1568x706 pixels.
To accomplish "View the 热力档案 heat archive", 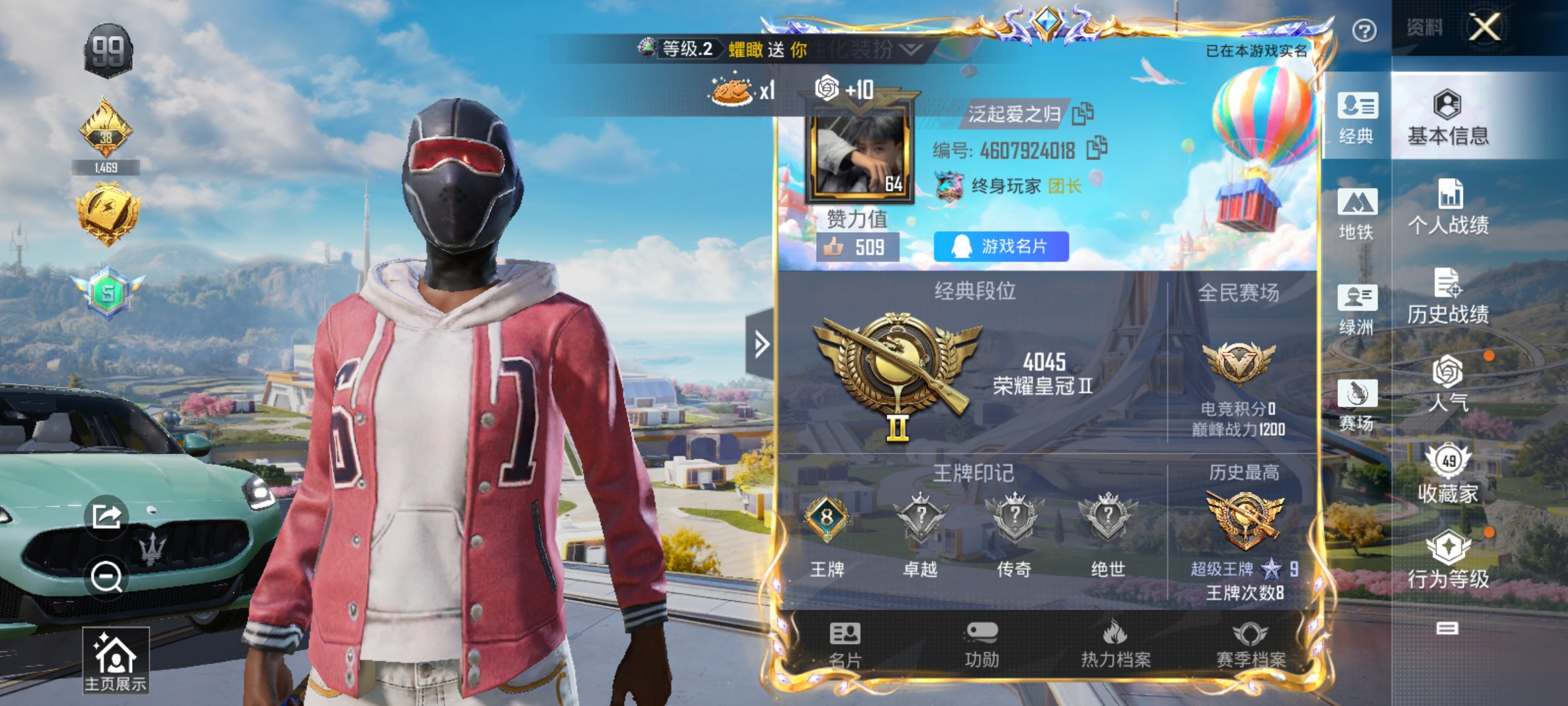I will click(x=1115, y=644).
